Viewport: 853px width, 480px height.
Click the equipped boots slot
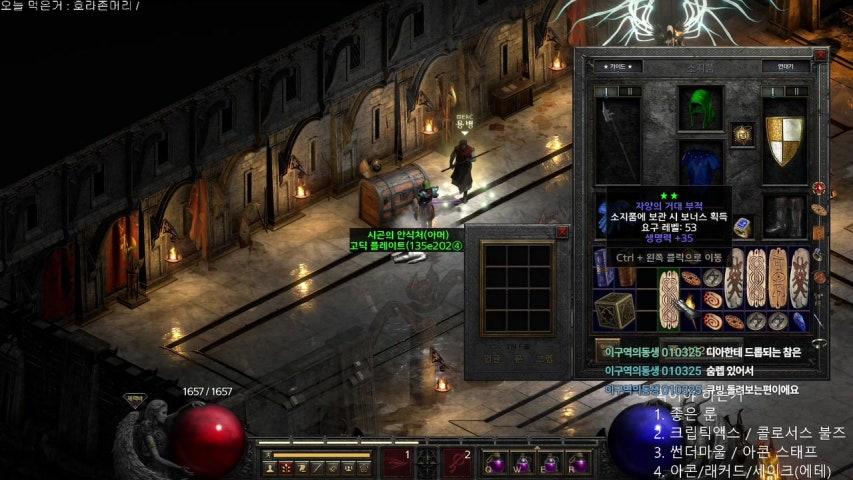(784, 215)
